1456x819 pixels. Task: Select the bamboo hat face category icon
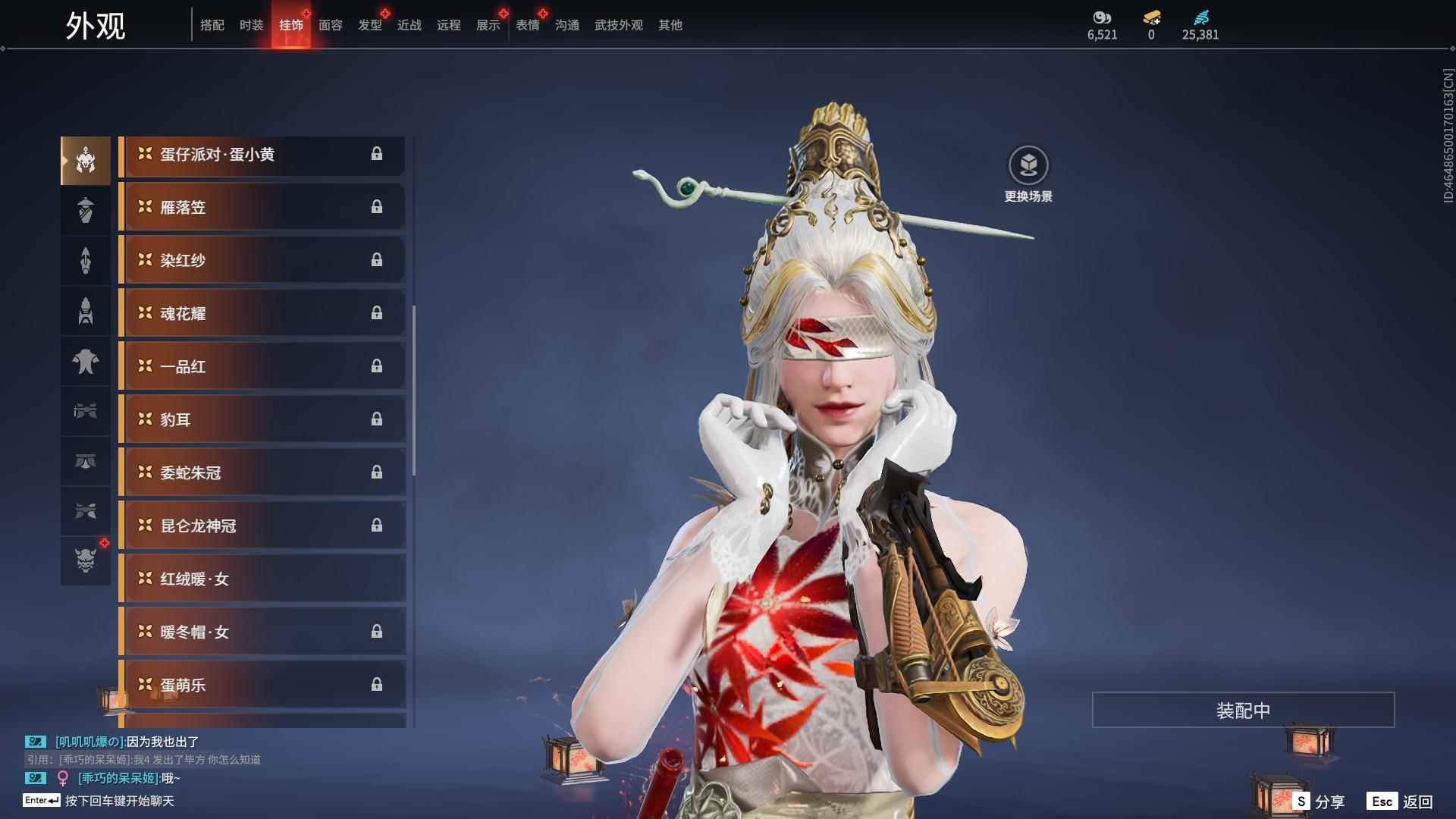(x=86, y=210)
